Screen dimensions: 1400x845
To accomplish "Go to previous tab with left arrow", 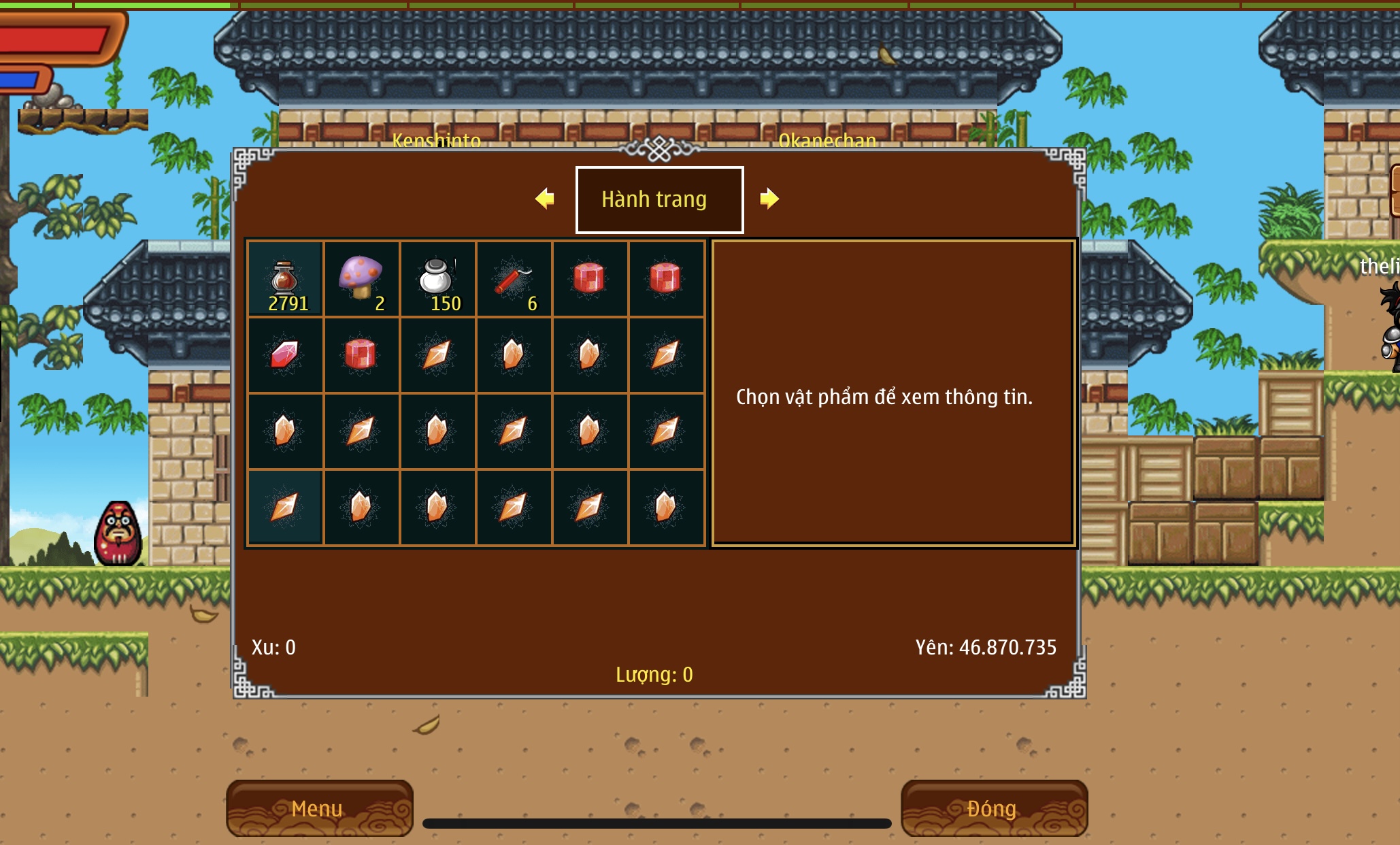I will [x=545, y=199].
